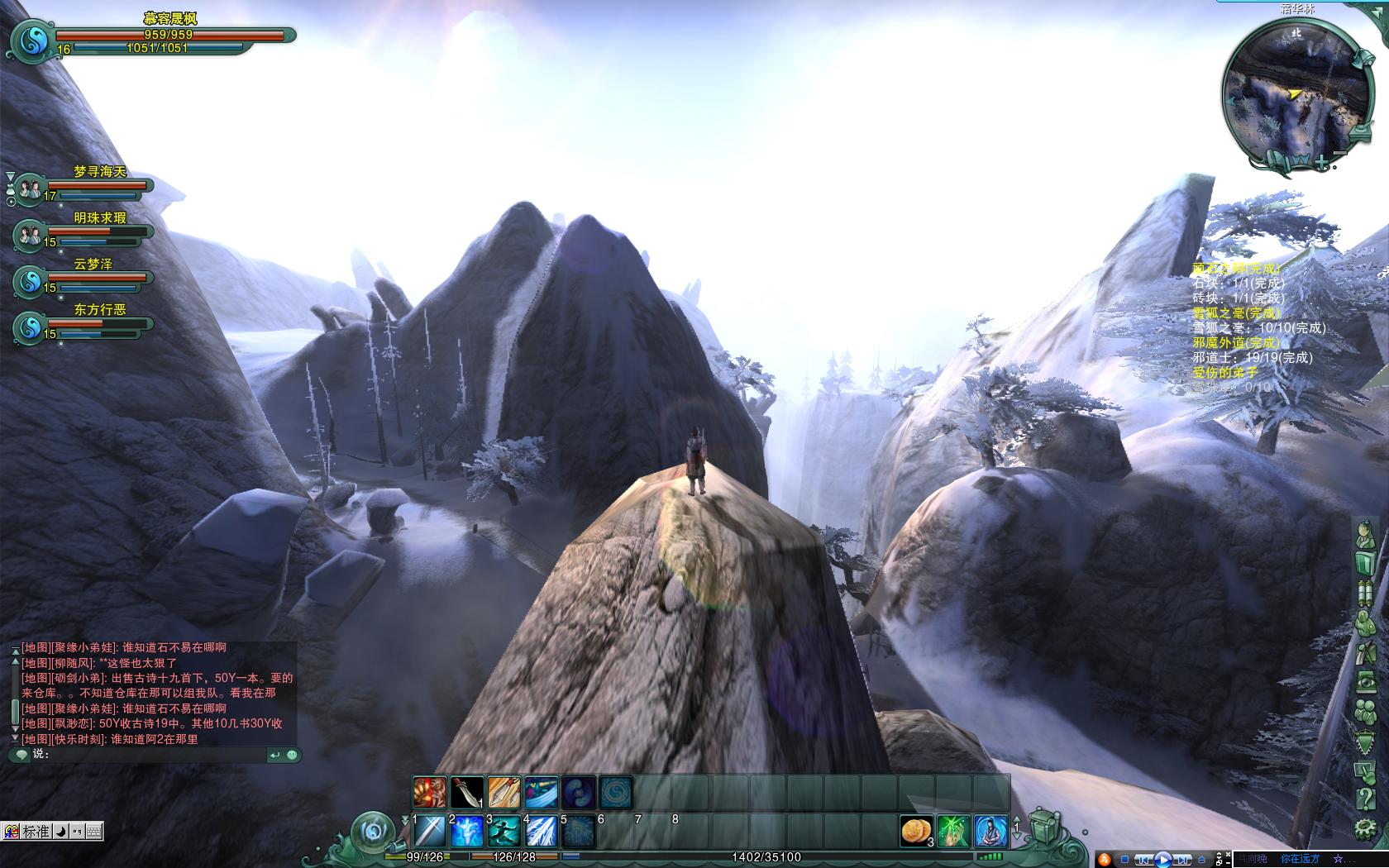Cast the white ice blades skill in slot 4
Image resolution: width=1389 pixels, height=868 pixels.
(542, 831)
